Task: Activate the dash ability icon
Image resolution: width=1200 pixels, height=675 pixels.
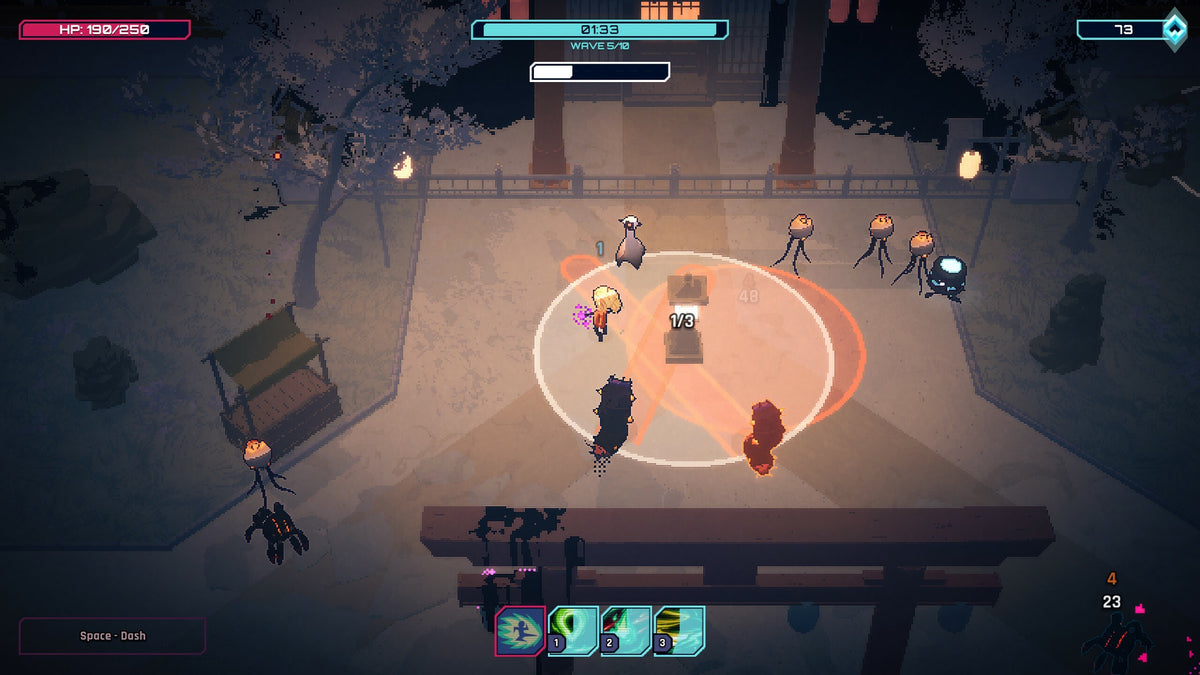Action: pos(520,631)
